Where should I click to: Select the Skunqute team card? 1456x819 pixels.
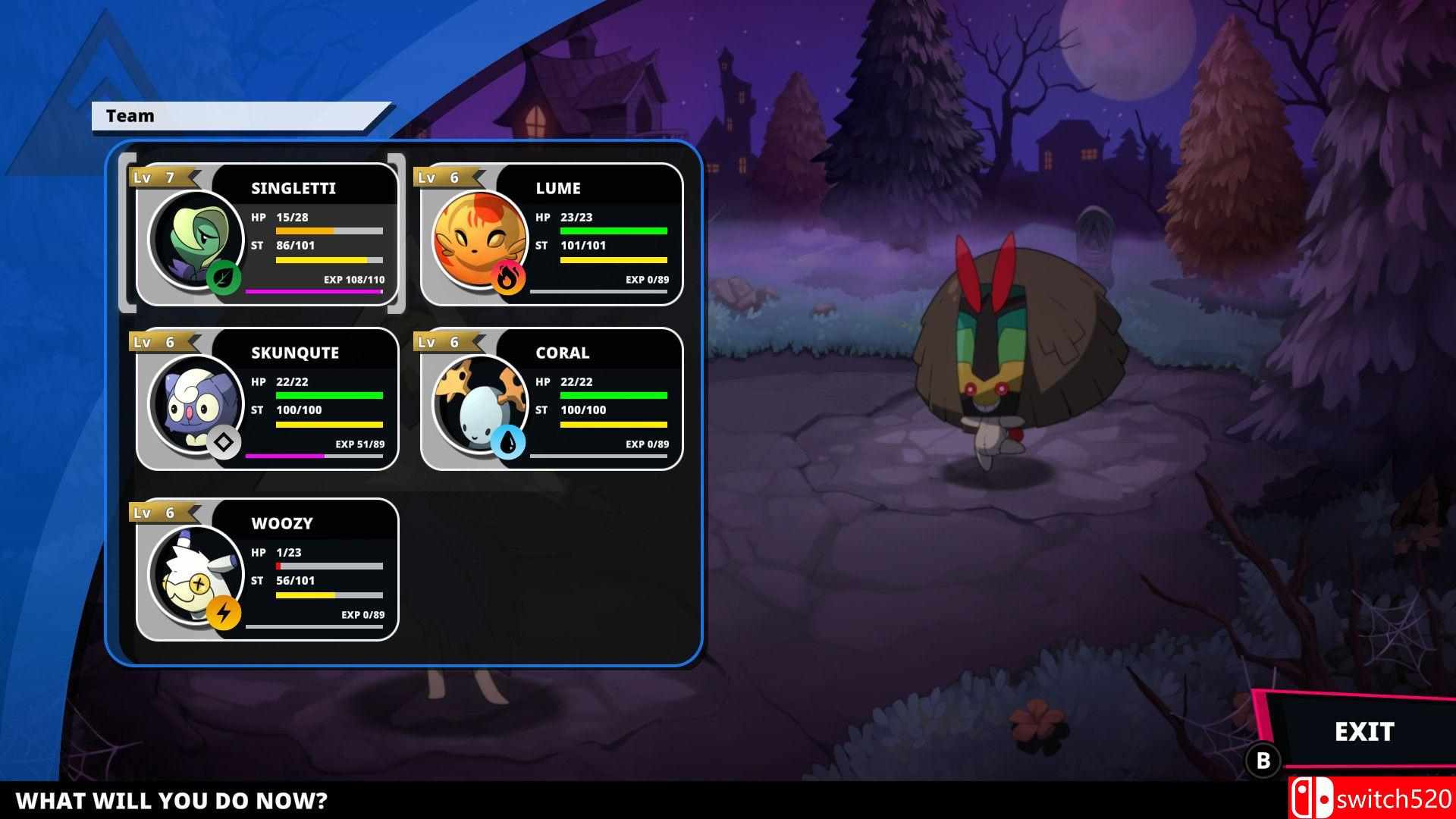(x=265, y=400)
